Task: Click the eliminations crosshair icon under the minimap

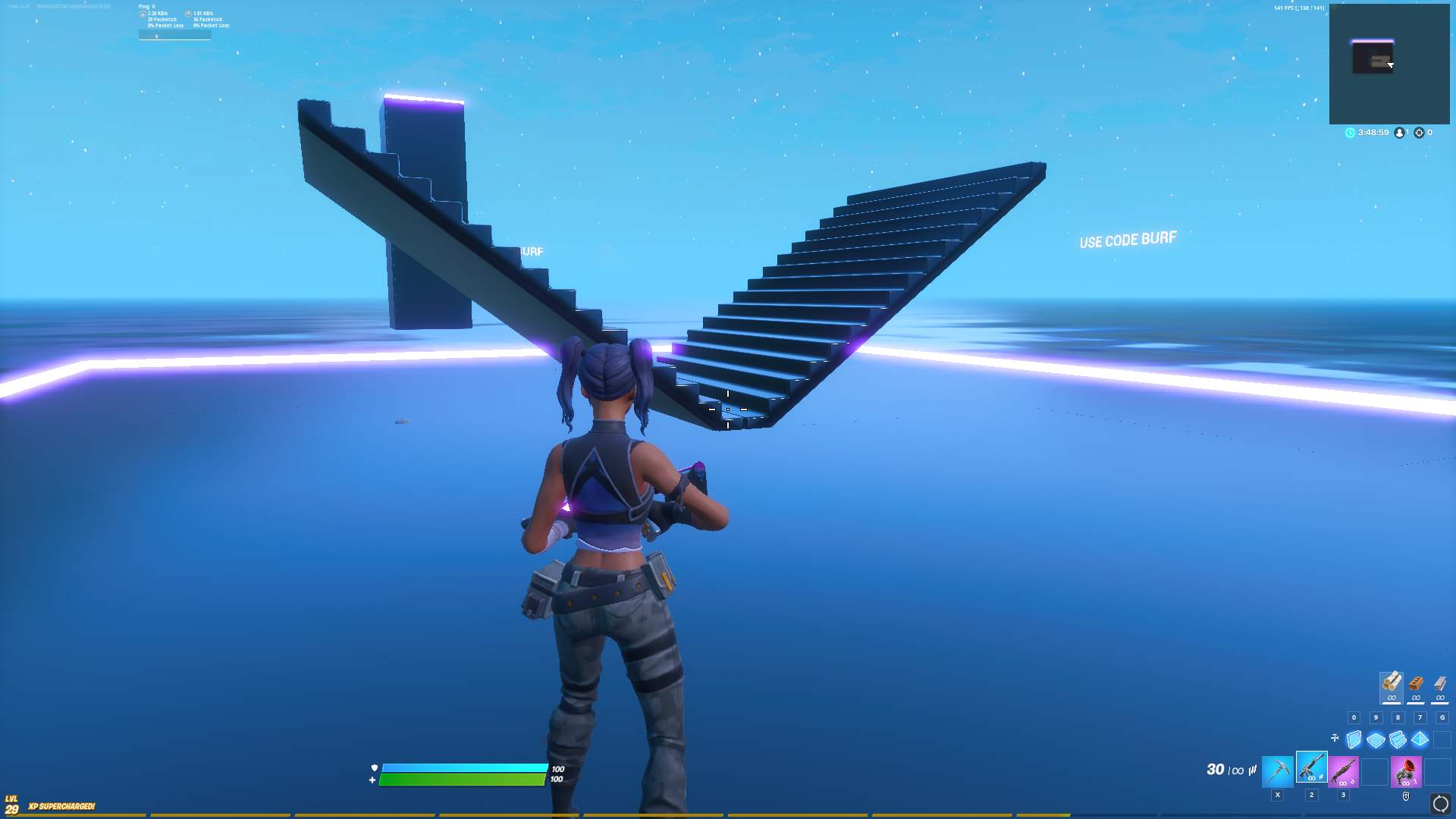Action: pyautogui.click(x=1419, y=133)
